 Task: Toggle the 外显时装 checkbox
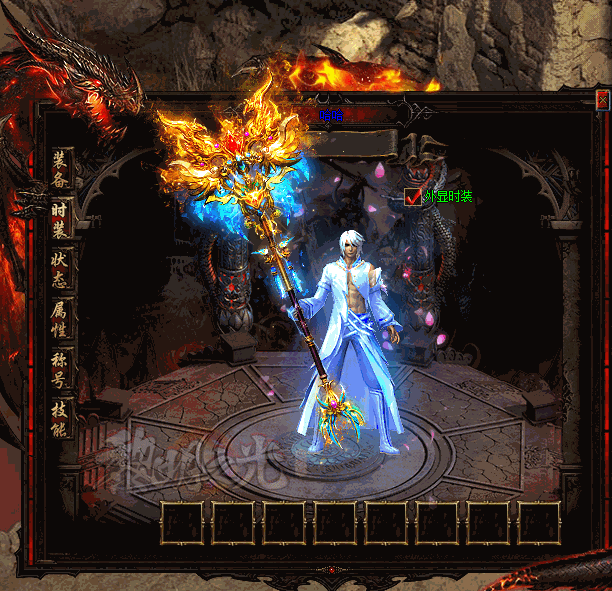tap(413, 197)
